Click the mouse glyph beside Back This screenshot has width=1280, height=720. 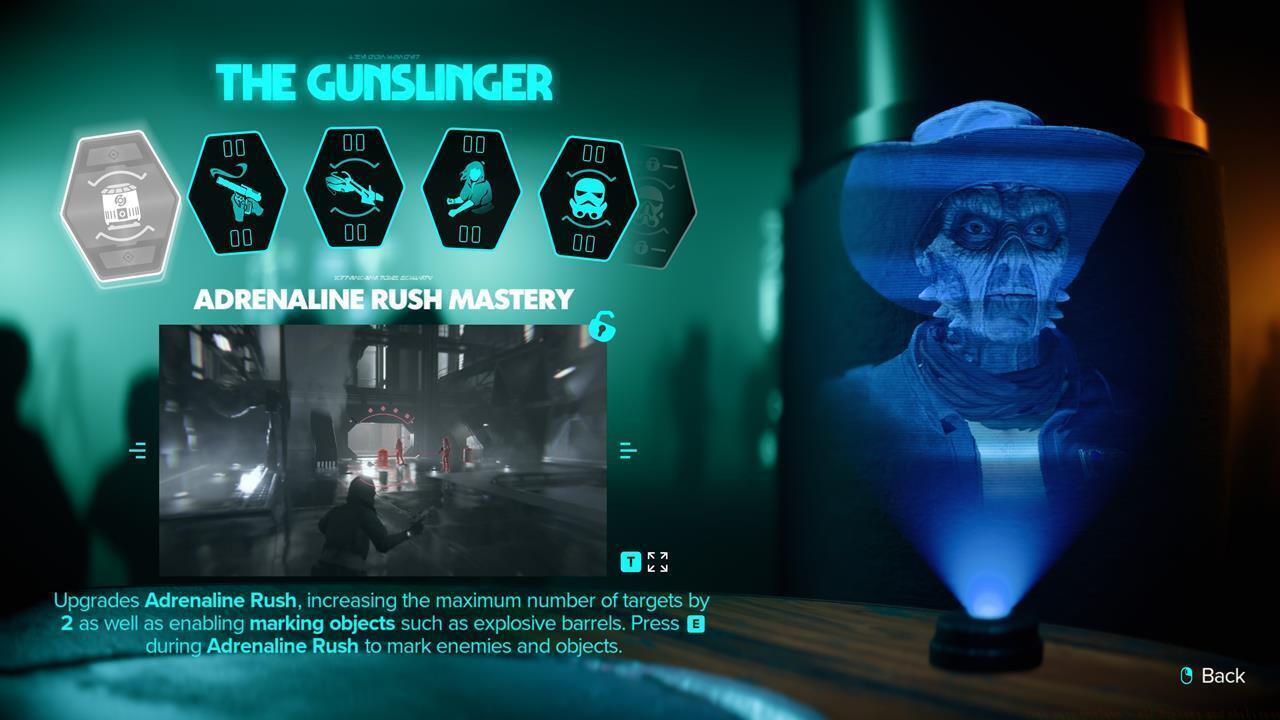[x=1184, y=676]
